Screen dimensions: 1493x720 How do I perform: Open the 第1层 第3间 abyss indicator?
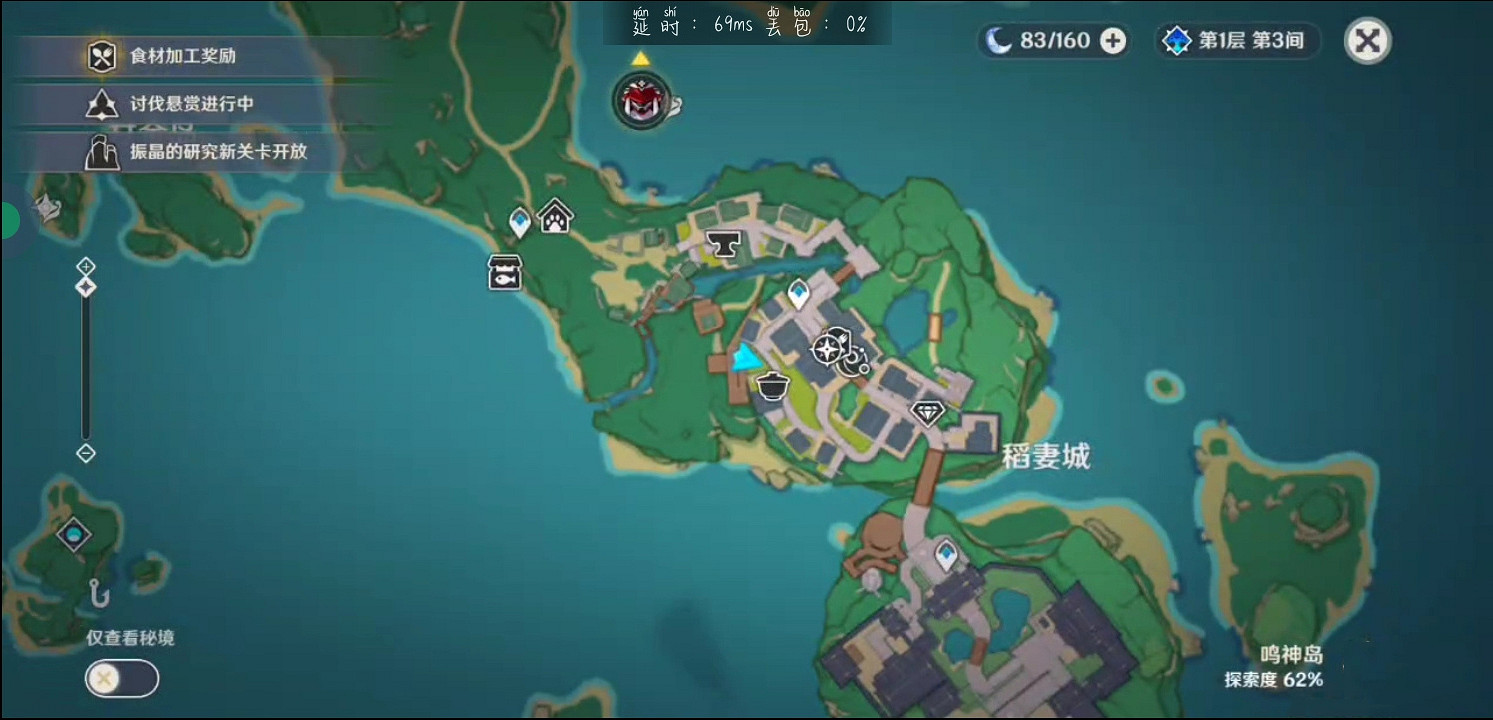[1237, 42]
